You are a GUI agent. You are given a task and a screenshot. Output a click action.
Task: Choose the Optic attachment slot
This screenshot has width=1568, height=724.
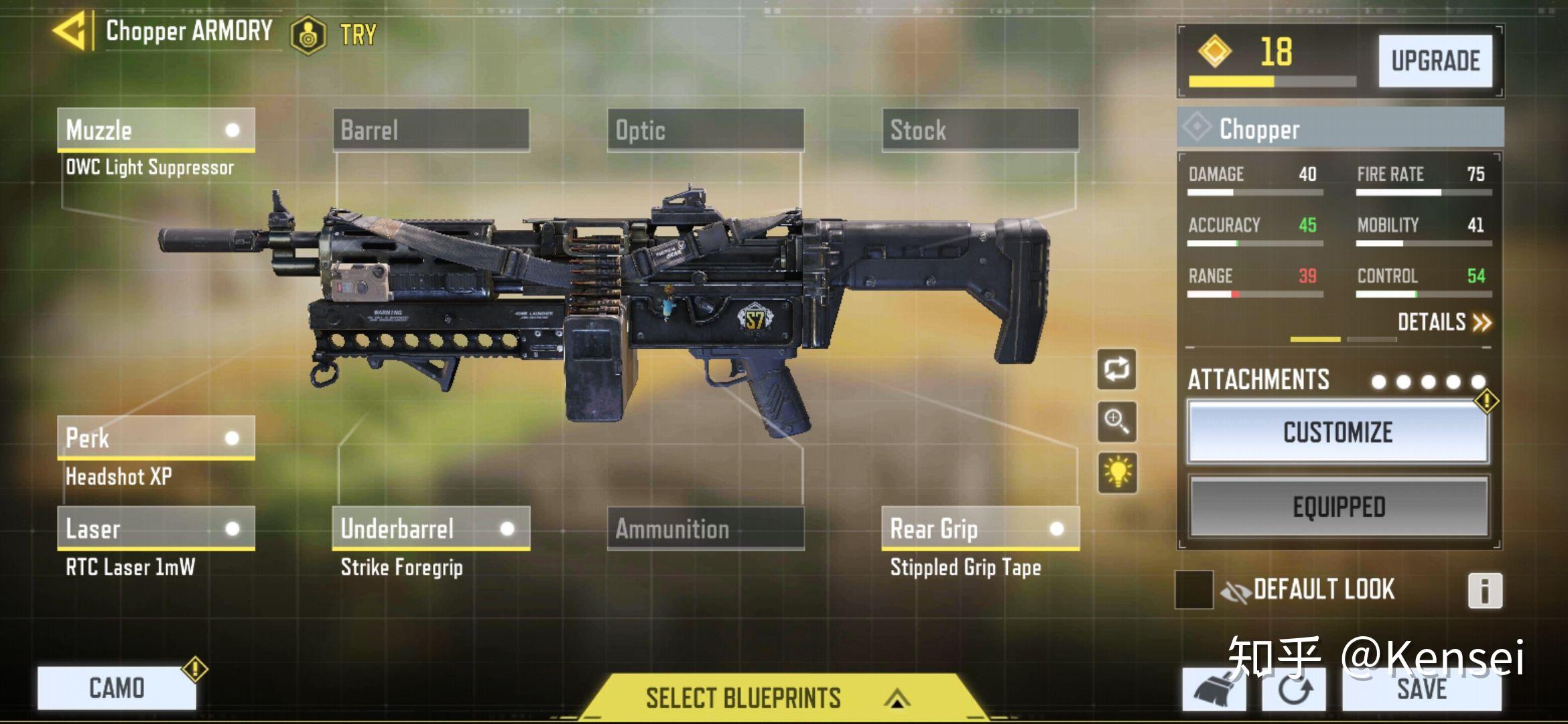706,129
